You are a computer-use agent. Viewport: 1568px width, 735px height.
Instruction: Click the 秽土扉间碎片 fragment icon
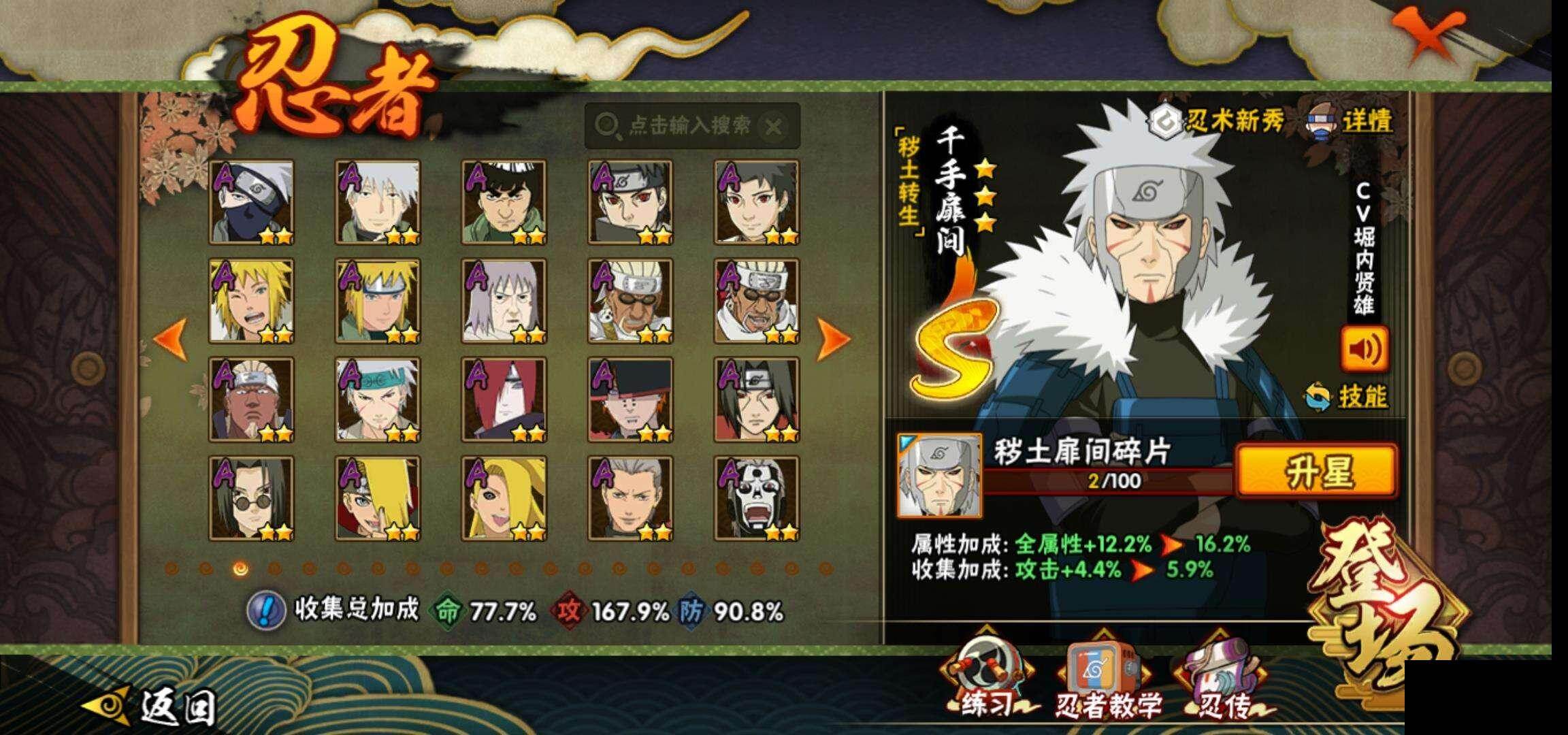[x=940, y=475]
